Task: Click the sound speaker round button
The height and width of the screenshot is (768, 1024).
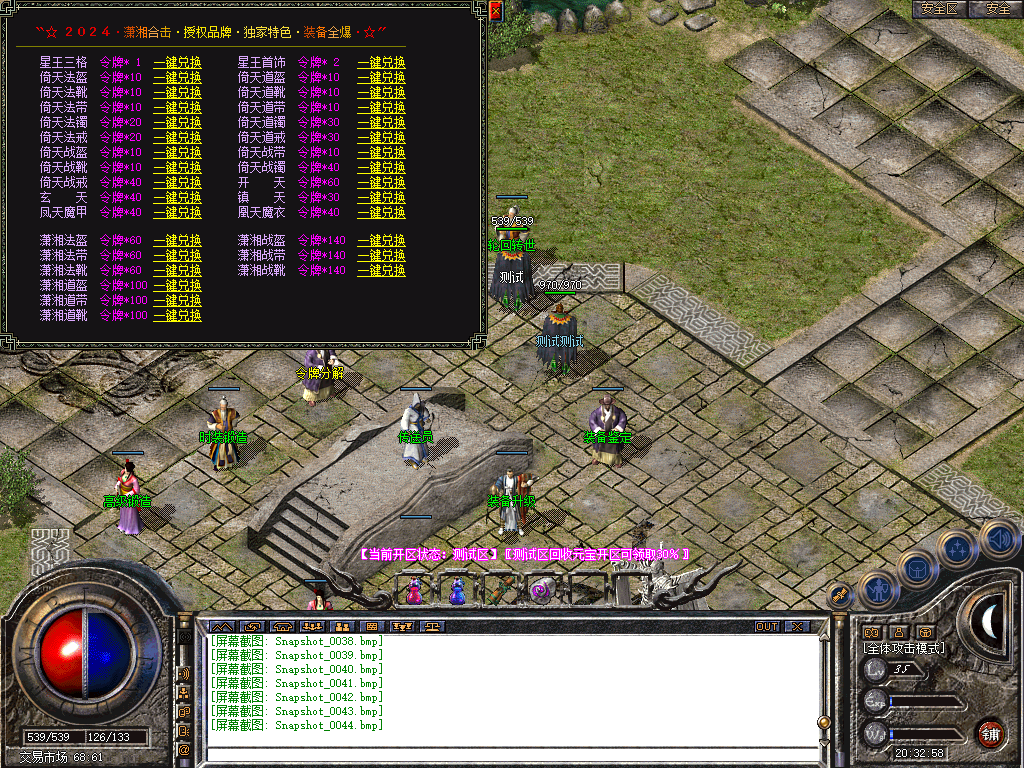Action: click(x=998, y=540)
